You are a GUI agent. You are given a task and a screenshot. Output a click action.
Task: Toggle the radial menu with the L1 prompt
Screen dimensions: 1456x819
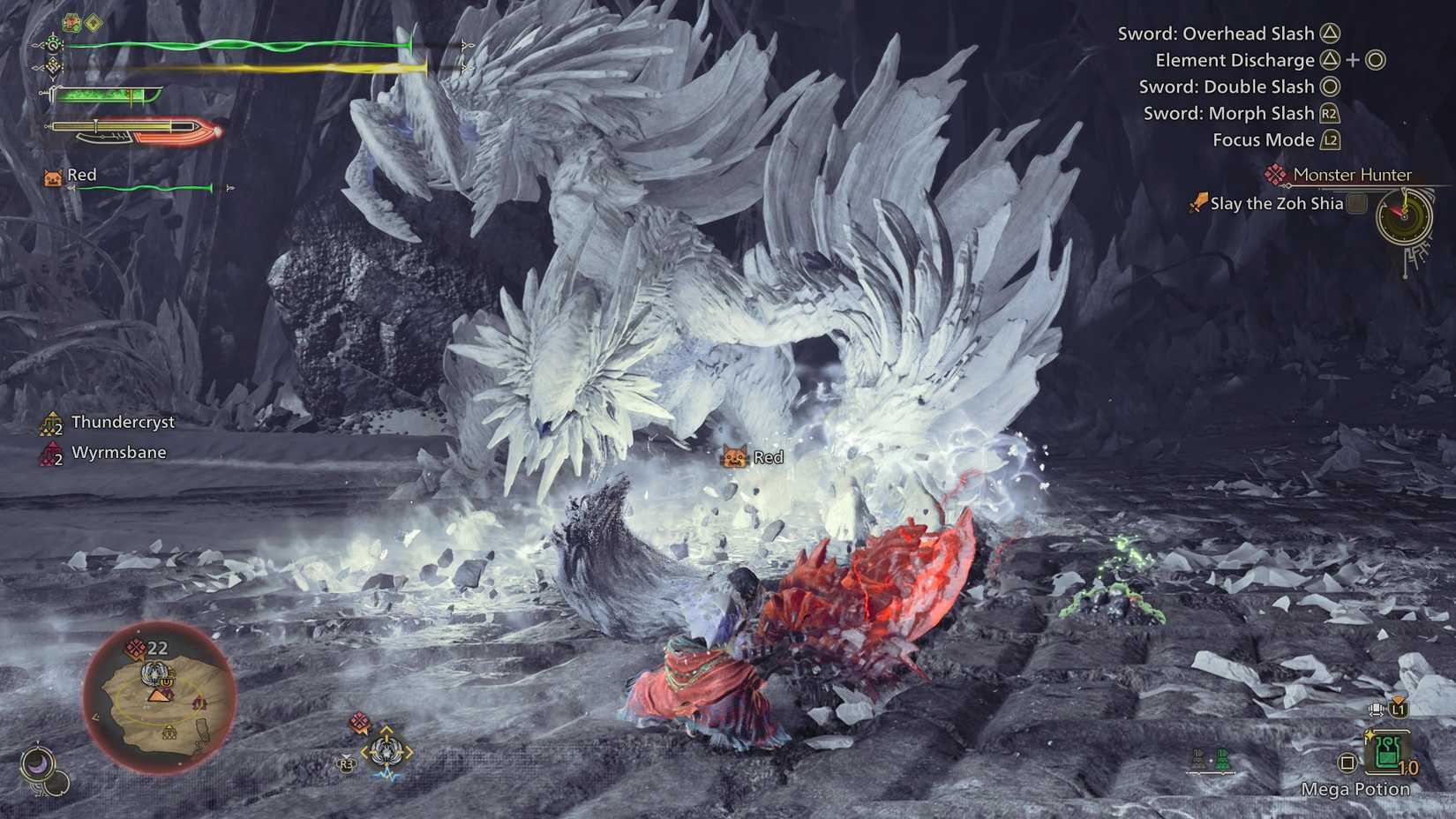[x=1398, y=709]
